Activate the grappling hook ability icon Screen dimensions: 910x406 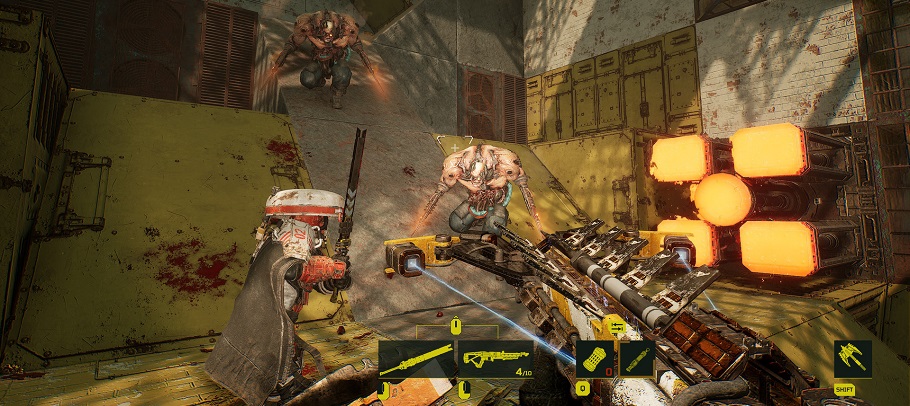852,358
